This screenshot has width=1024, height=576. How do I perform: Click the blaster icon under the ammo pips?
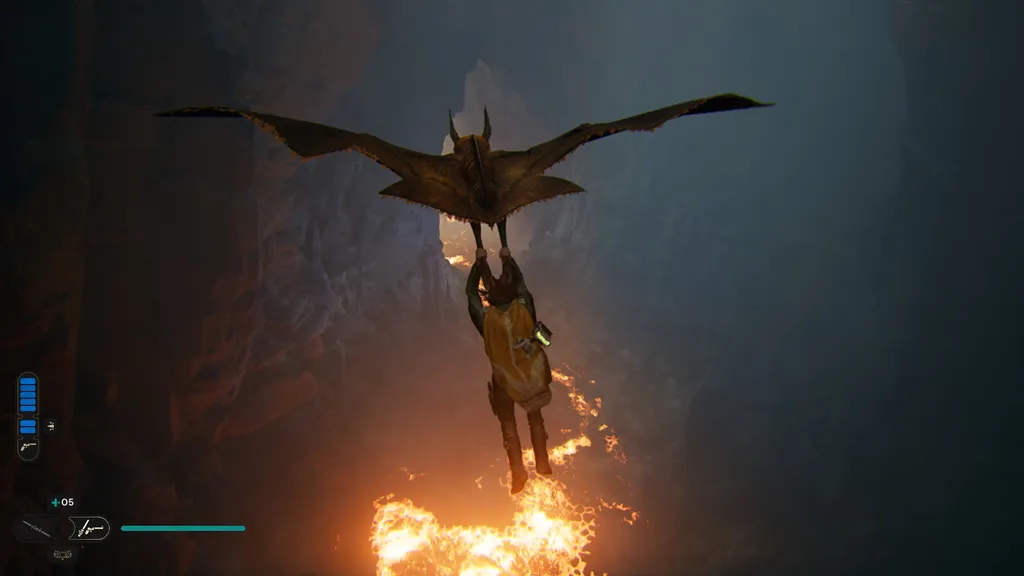28,447
